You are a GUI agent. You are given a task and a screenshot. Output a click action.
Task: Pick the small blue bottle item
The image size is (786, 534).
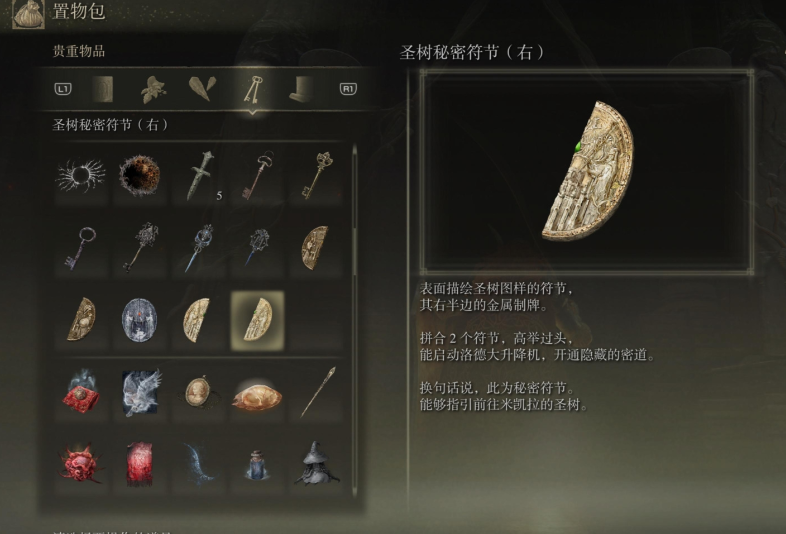tap(257, 466)
